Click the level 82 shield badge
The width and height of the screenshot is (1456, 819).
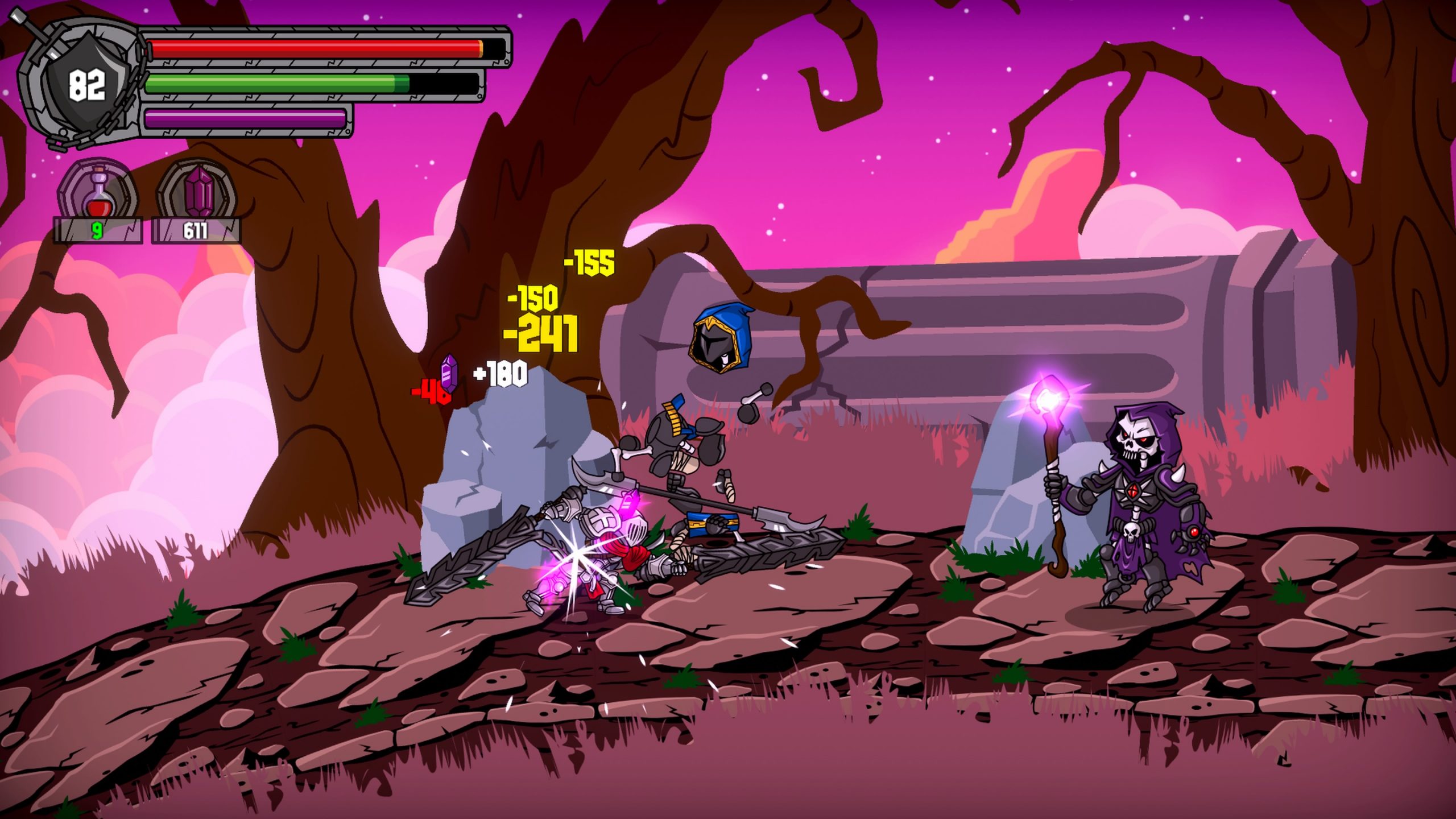86,84
